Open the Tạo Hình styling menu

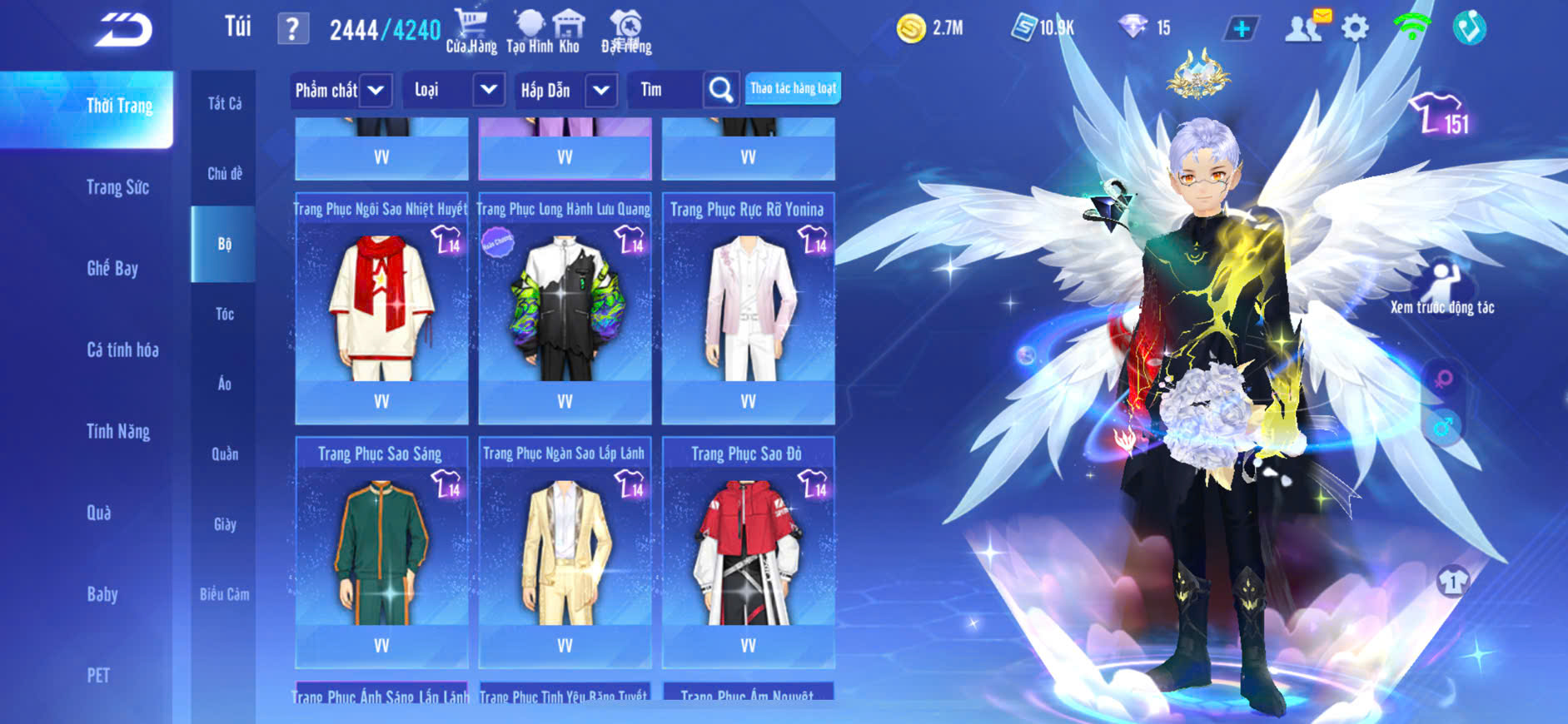point(529,31)
